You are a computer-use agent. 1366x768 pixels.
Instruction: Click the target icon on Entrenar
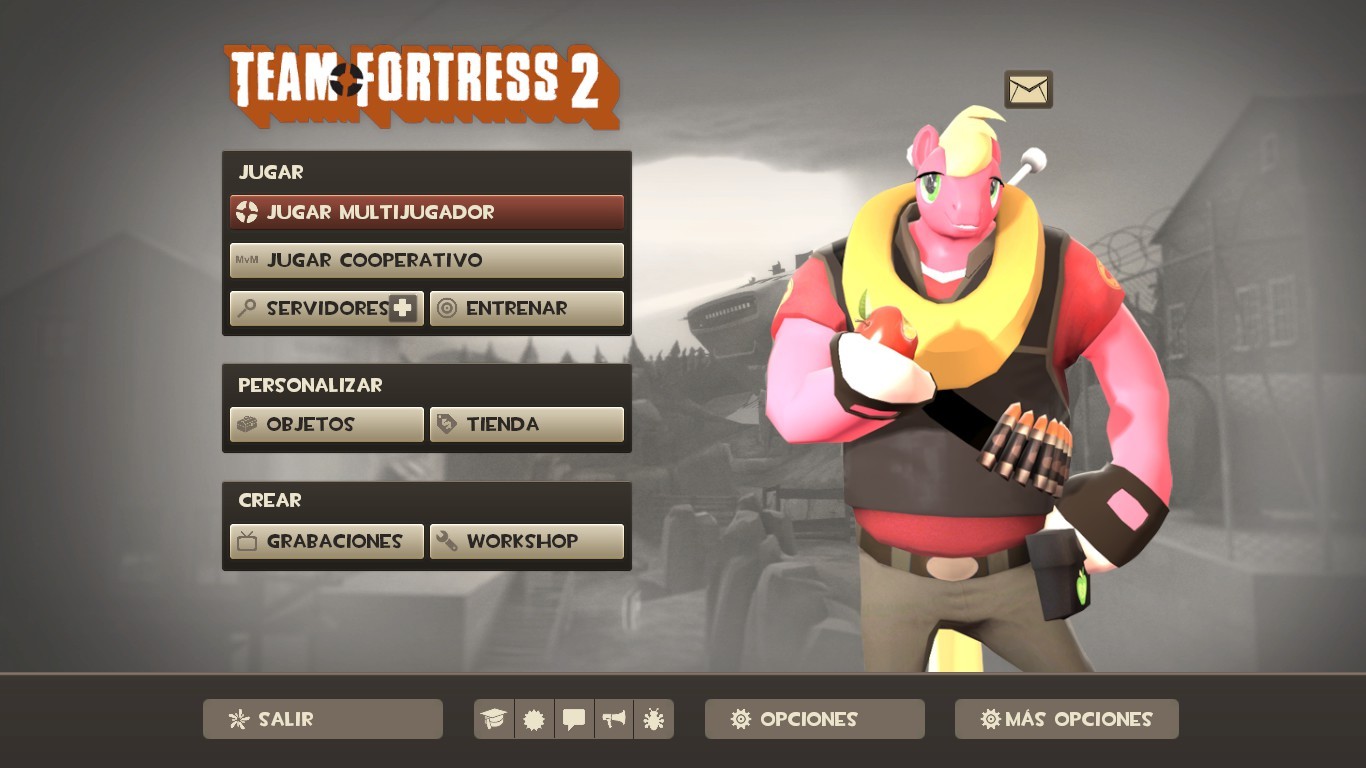click(445, 308)
